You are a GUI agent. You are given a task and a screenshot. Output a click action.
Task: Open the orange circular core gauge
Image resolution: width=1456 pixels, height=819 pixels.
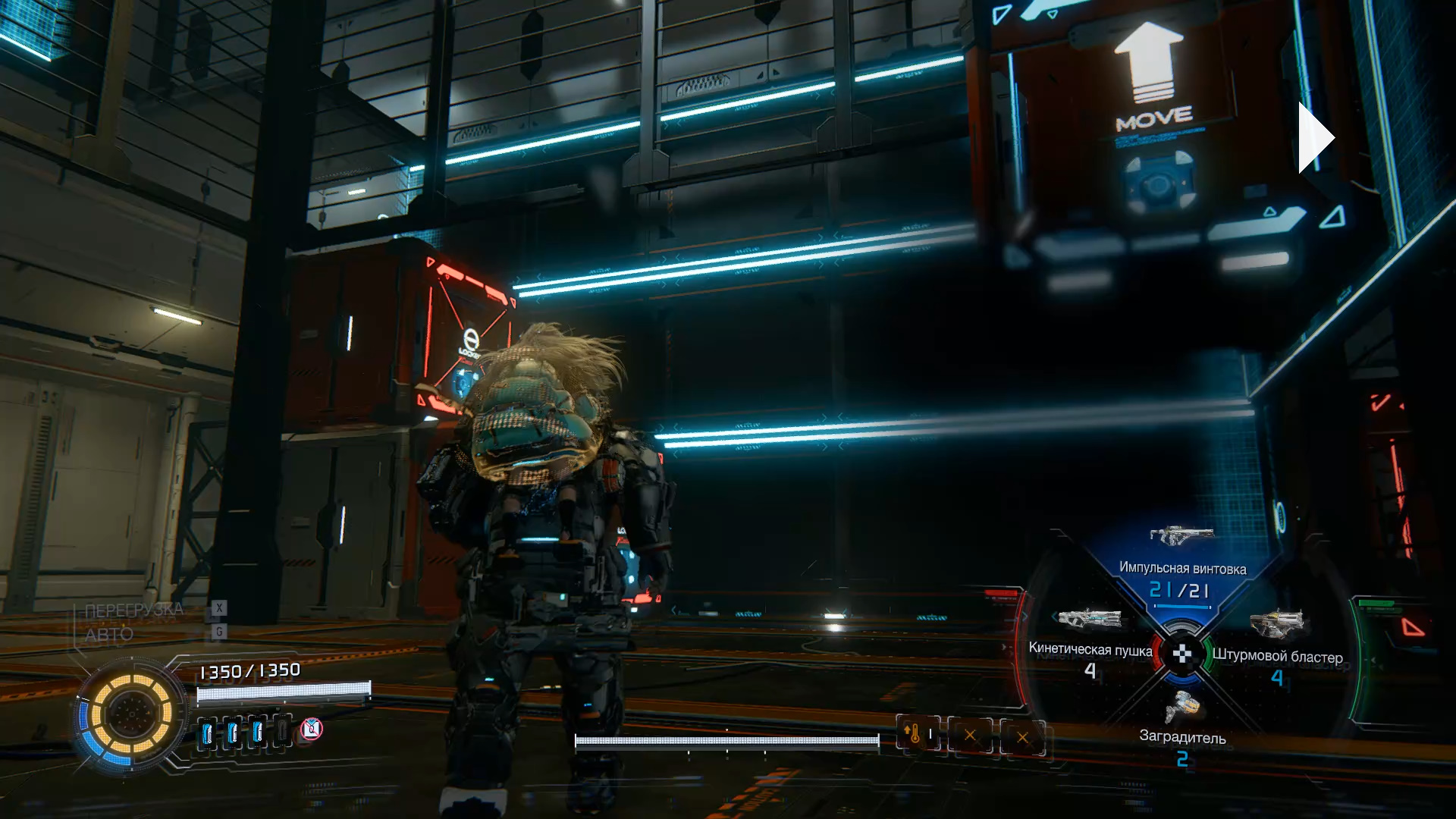pos(132,714)
